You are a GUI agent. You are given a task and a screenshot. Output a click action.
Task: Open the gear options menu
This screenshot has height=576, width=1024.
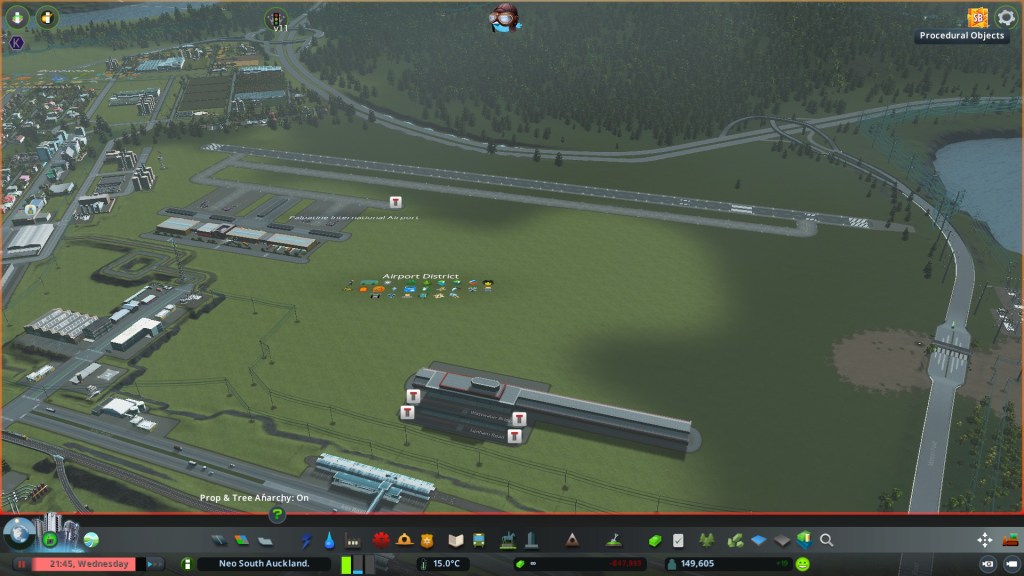[1006, 18]
